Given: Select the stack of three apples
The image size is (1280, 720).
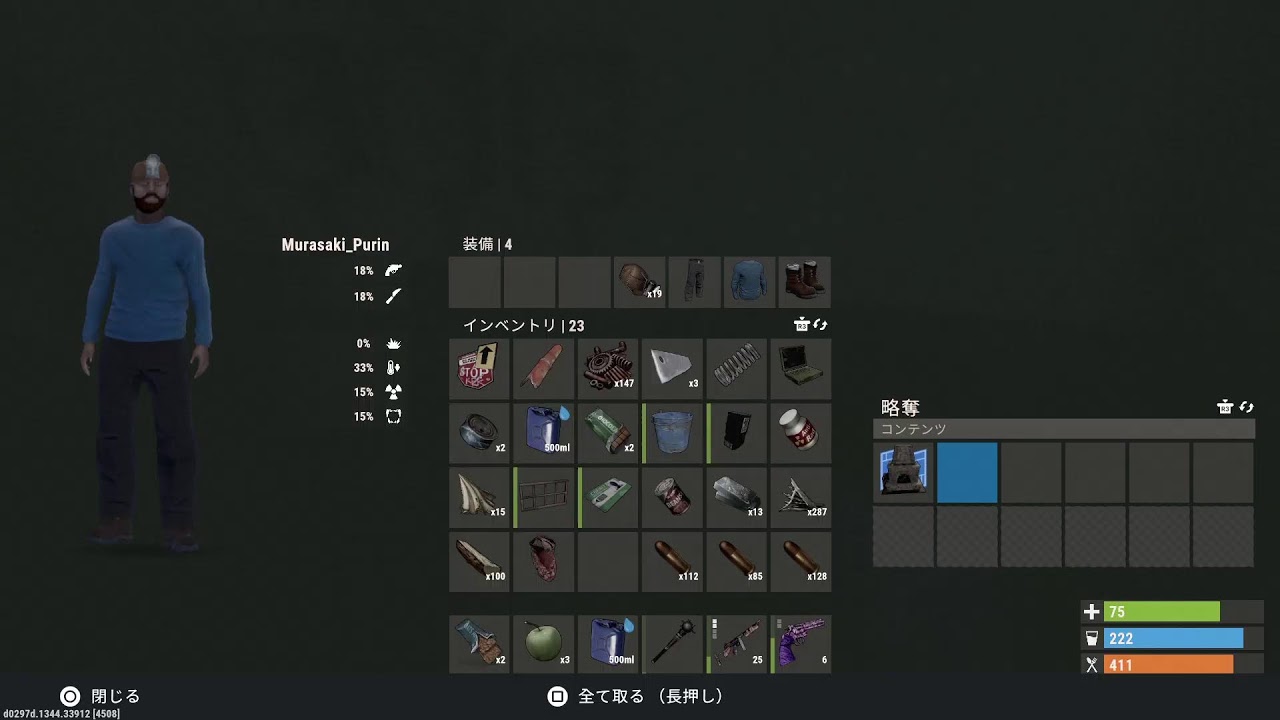Looking at the screenshot, I should pyautogui.click(x=543, y=644).
